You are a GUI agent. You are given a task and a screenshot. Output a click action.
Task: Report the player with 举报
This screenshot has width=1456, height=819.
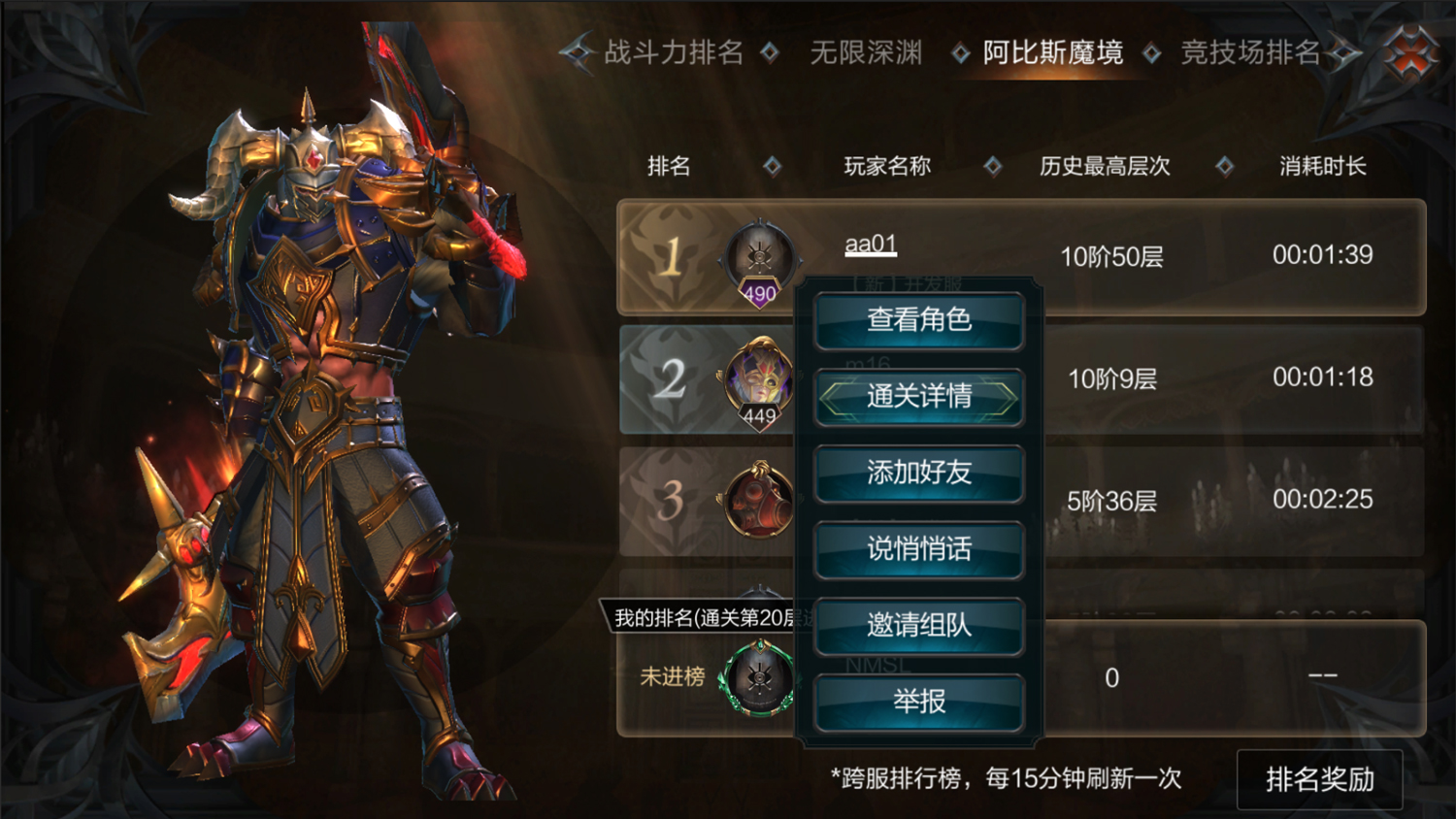click(918, 702)
